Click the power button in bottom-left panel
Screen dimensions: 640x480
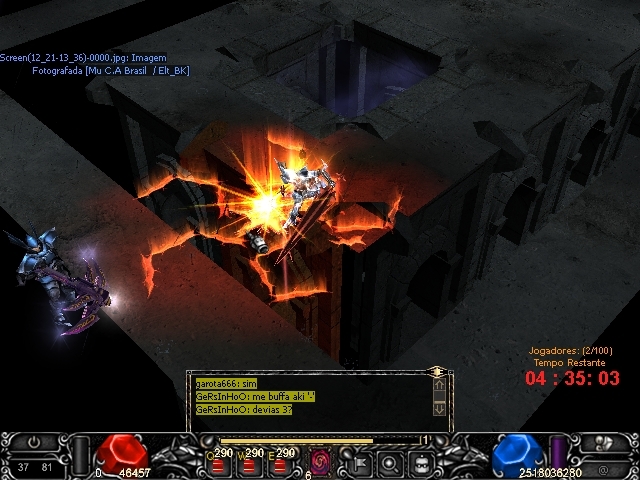coord(34,441)
